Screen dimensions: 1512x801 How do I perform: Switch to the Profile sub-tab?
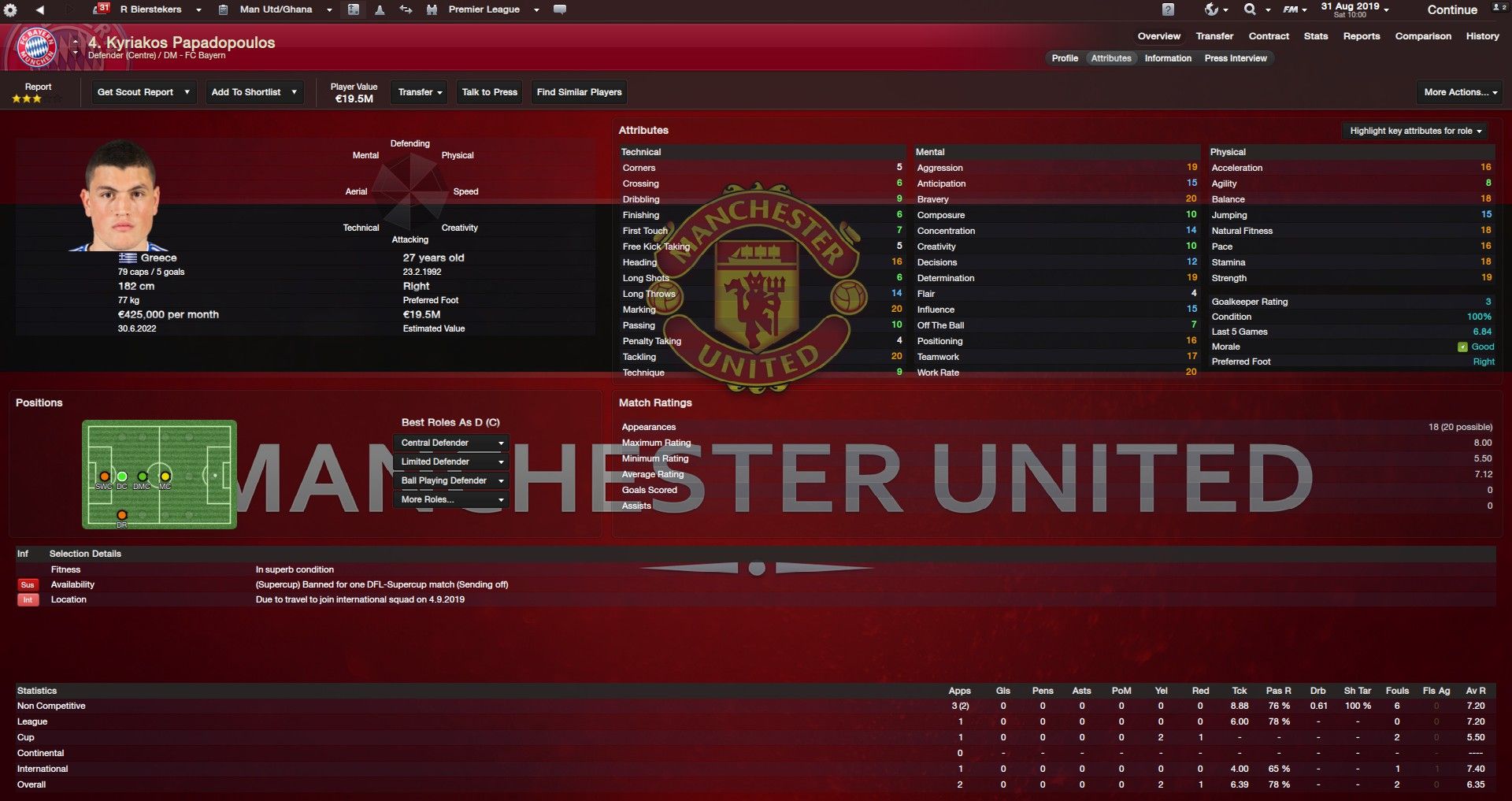[x=1065, y=58]
